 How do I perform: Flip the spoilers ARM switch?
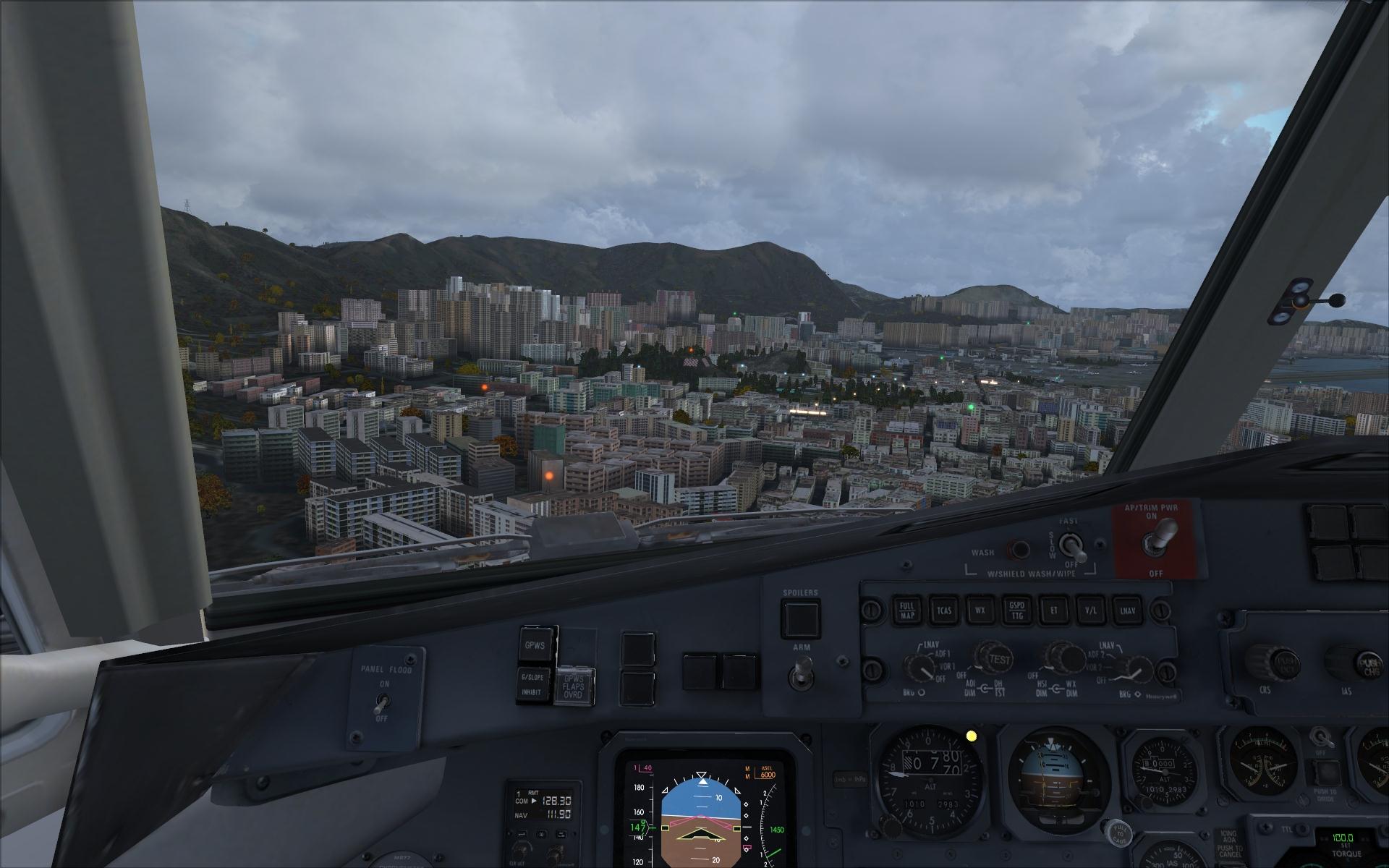tap(801, 671)
